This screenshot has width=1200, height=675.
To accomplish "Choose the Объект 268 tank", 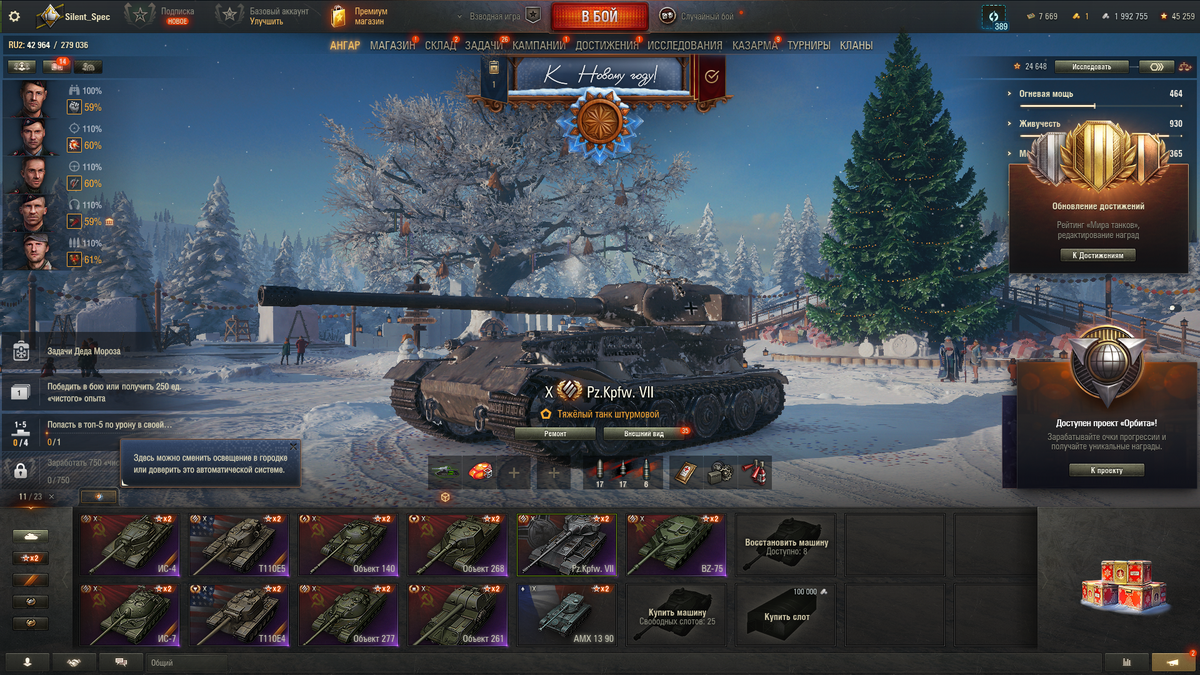I will point(457,545).
